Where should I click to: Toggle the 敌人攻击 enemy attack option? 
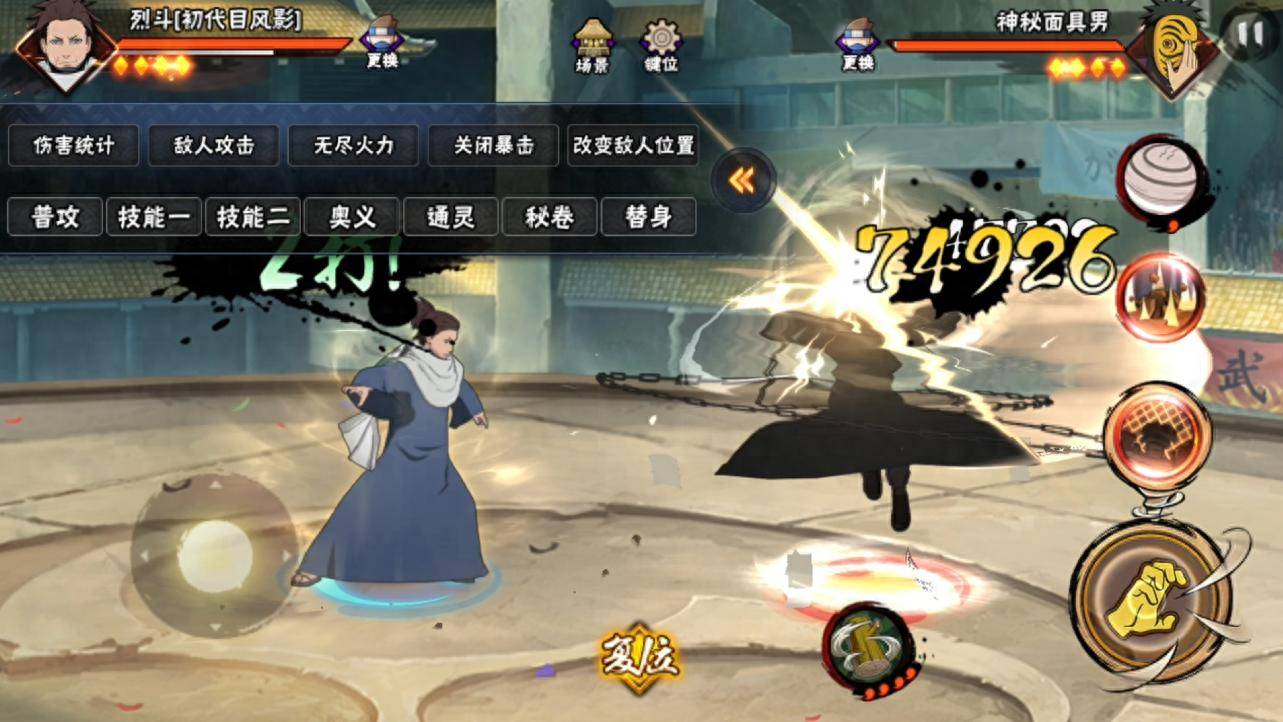pos(213,146)
